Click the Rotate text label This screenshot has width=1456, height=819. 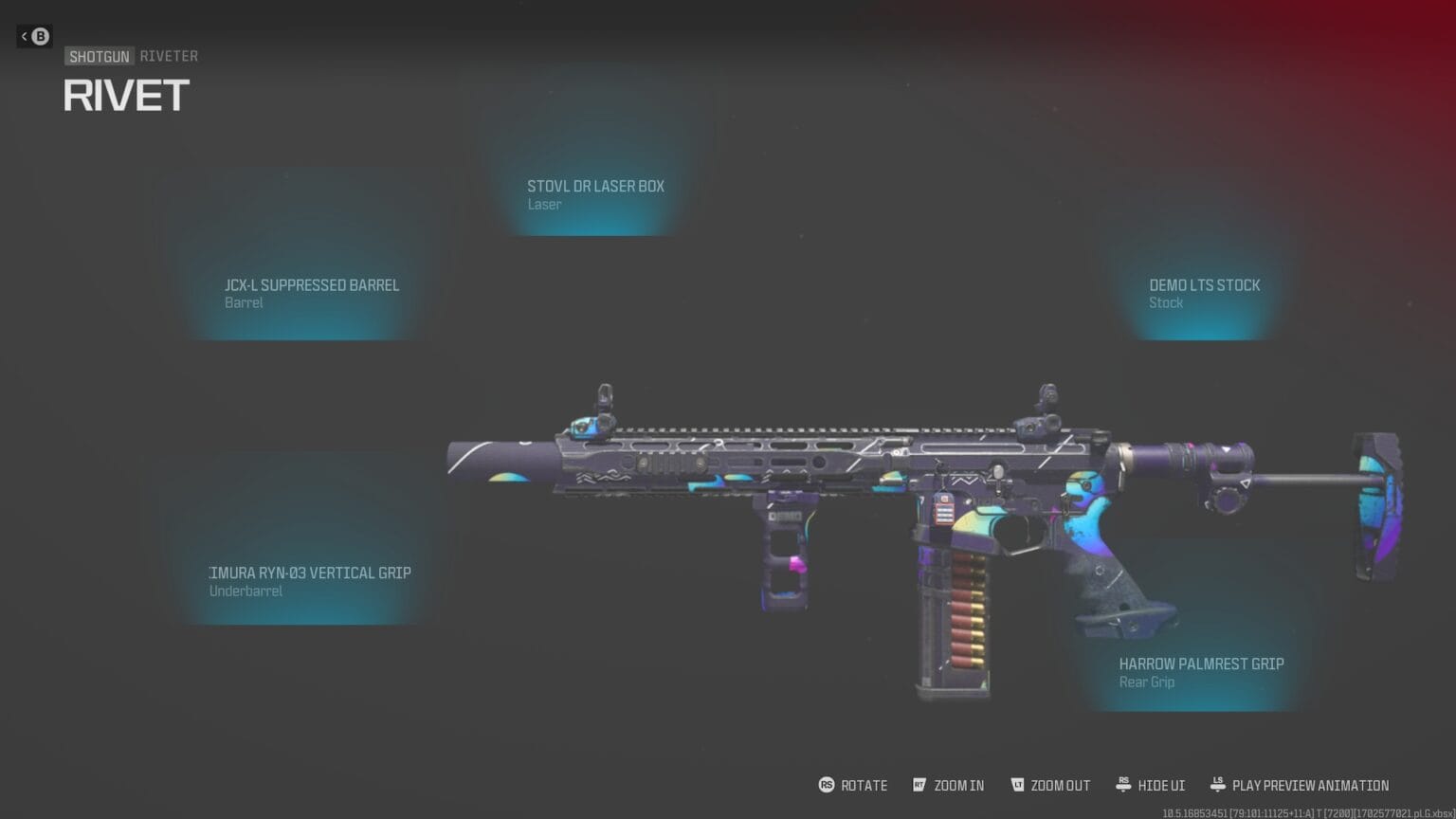863,785
